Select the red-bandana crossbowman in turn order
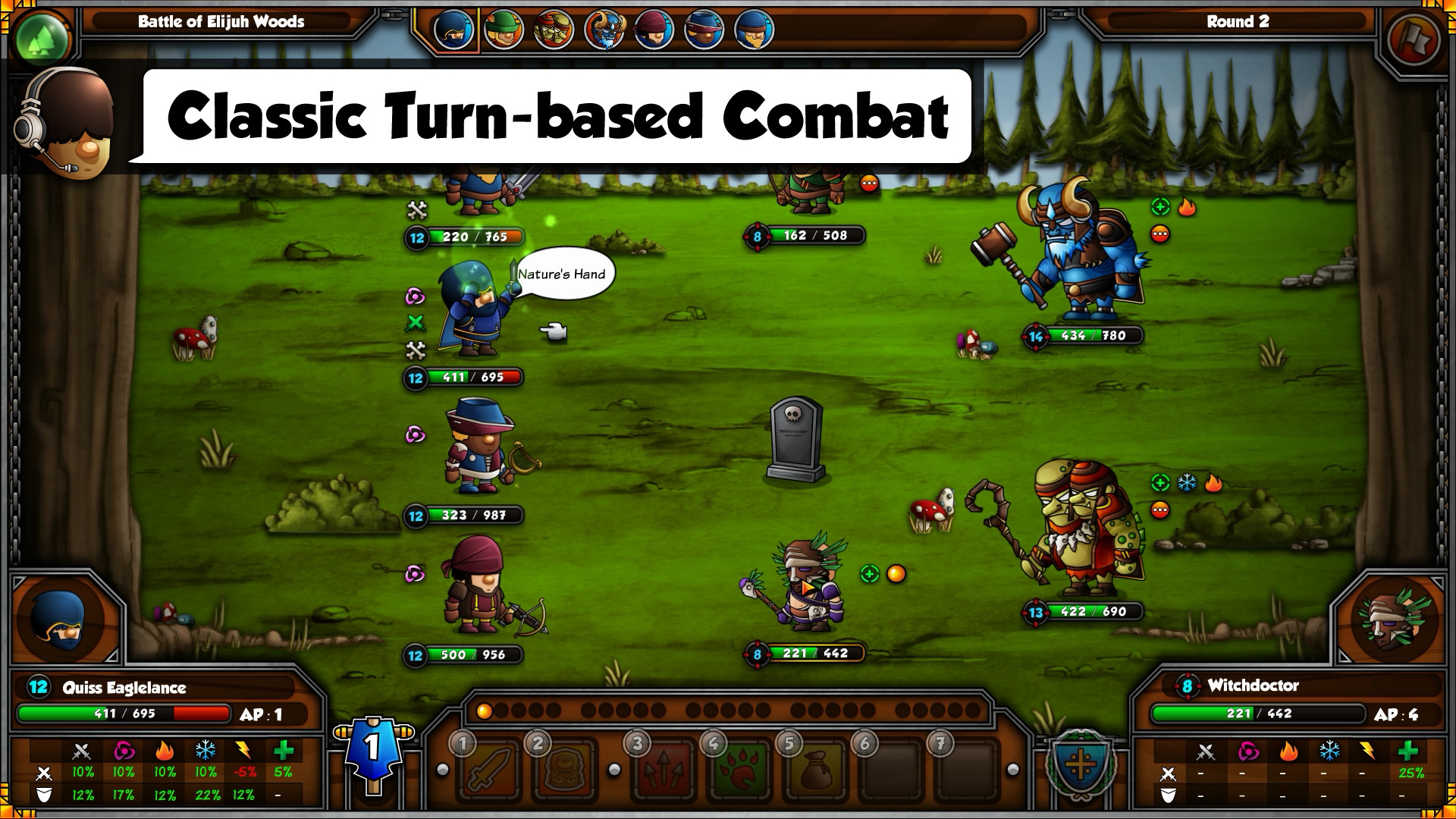 [x=654, y=30]
